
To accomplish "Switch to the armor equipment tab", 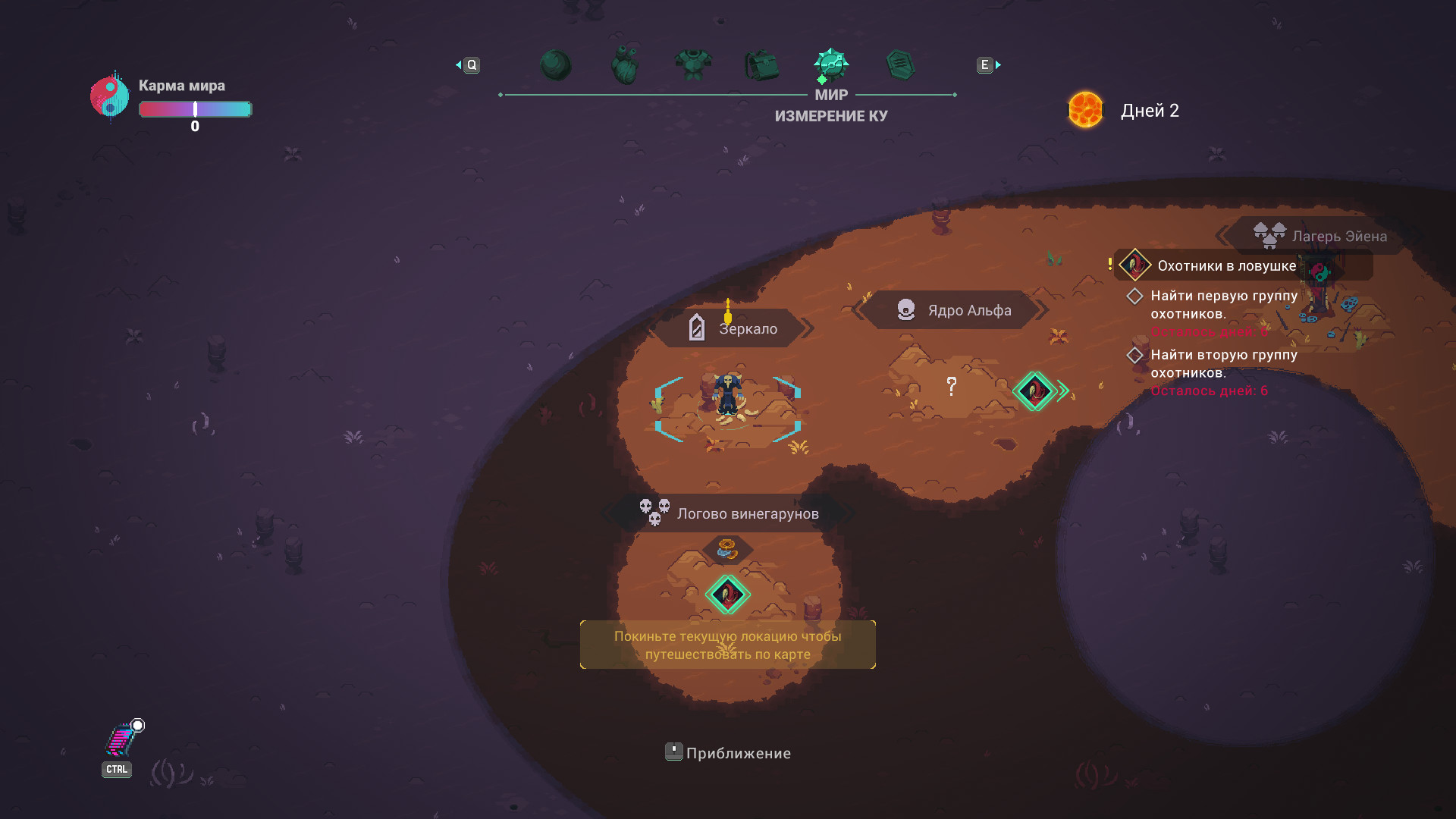I will pos(693,65).
